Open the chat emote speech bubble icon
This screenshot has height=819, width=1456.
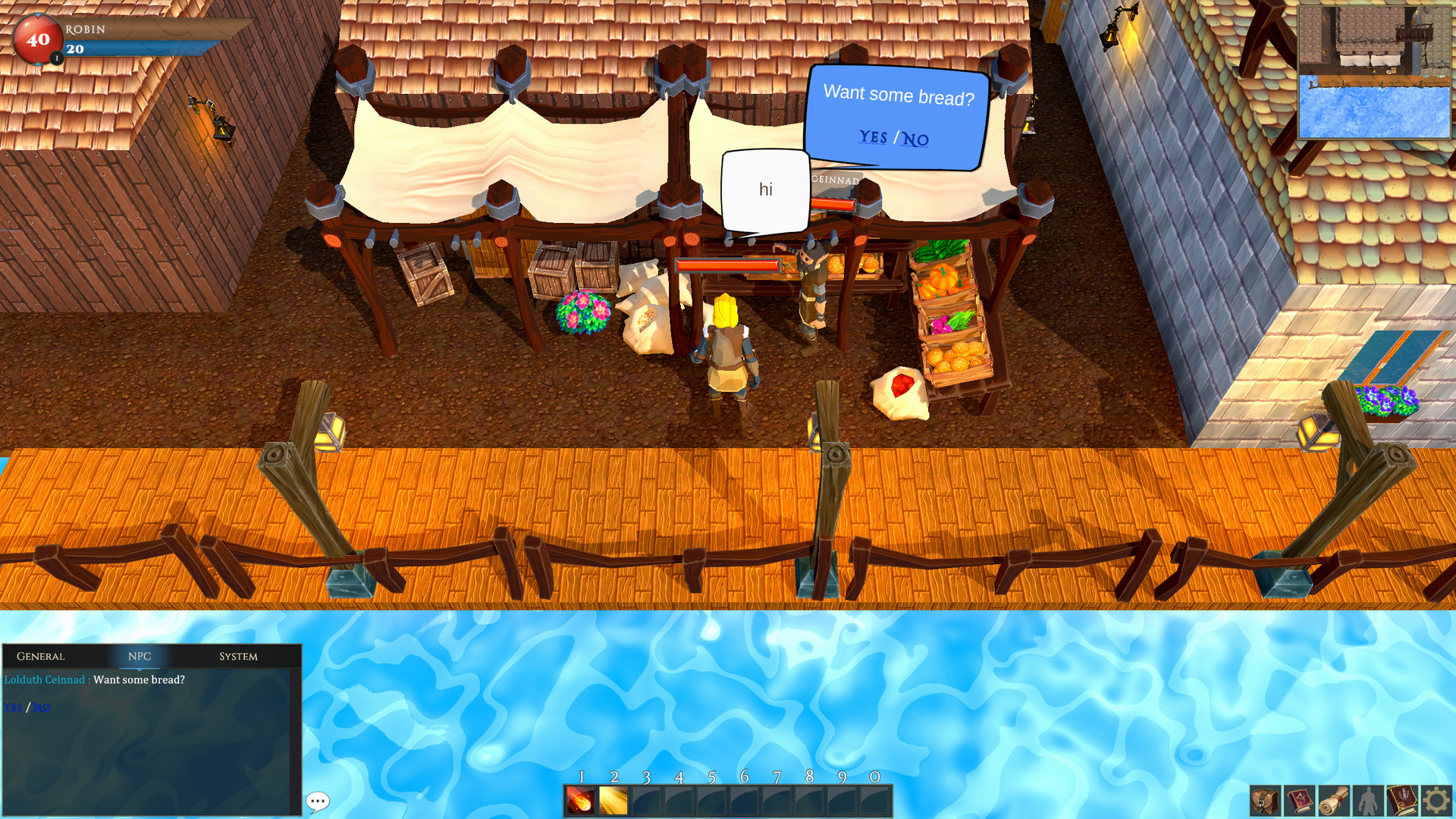(318, 802)
